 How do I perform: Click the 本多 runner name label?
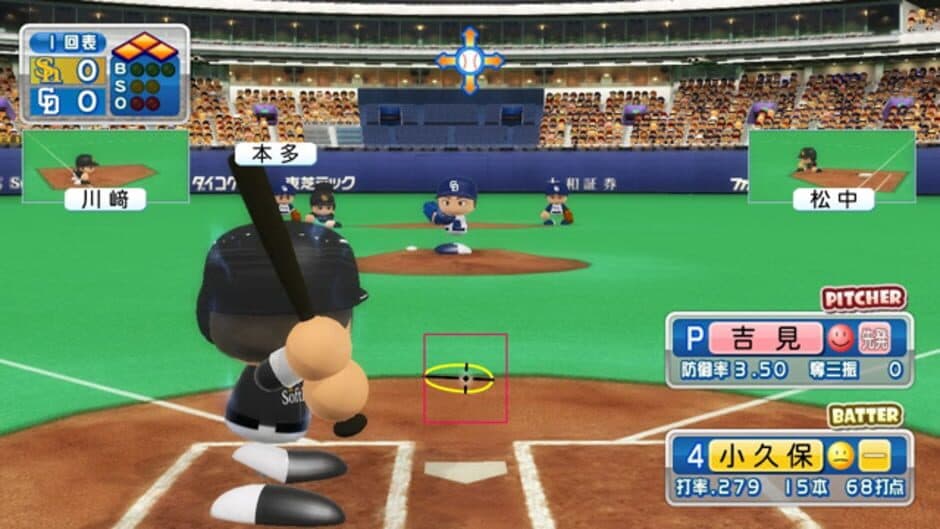point(275,153)
